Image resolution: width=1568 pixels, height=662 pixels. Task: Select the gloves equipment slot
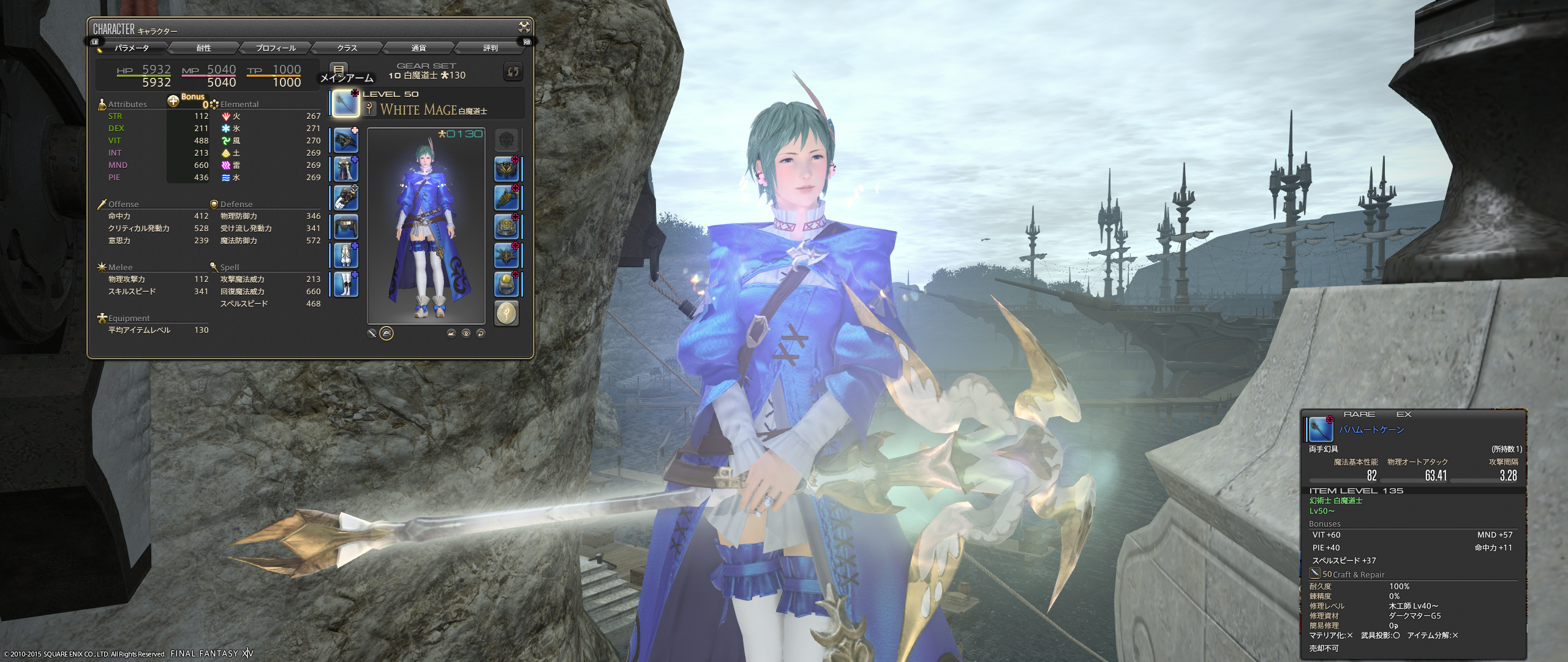click(345, 198)
